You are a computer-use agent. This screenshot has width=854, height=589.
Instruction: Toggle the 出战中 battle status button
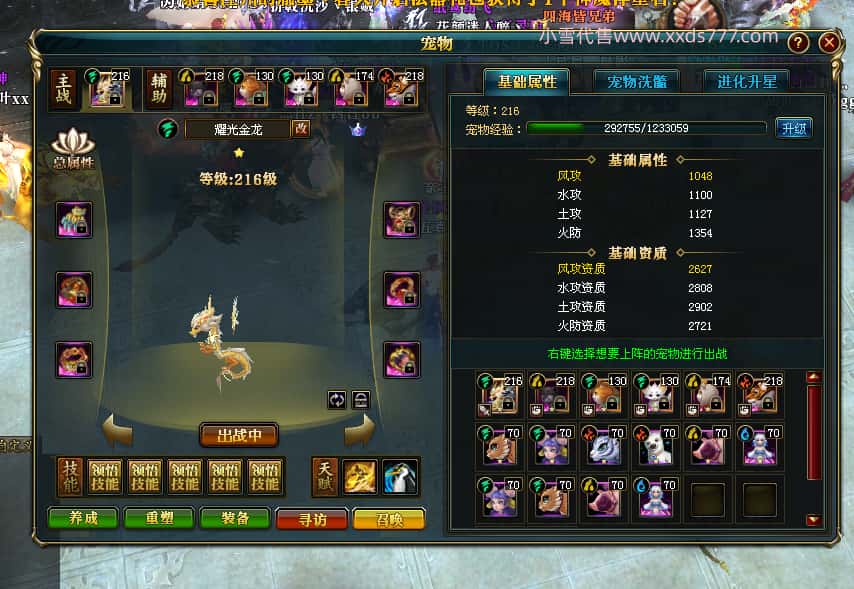pyautogui.click(x=238, y=435)
